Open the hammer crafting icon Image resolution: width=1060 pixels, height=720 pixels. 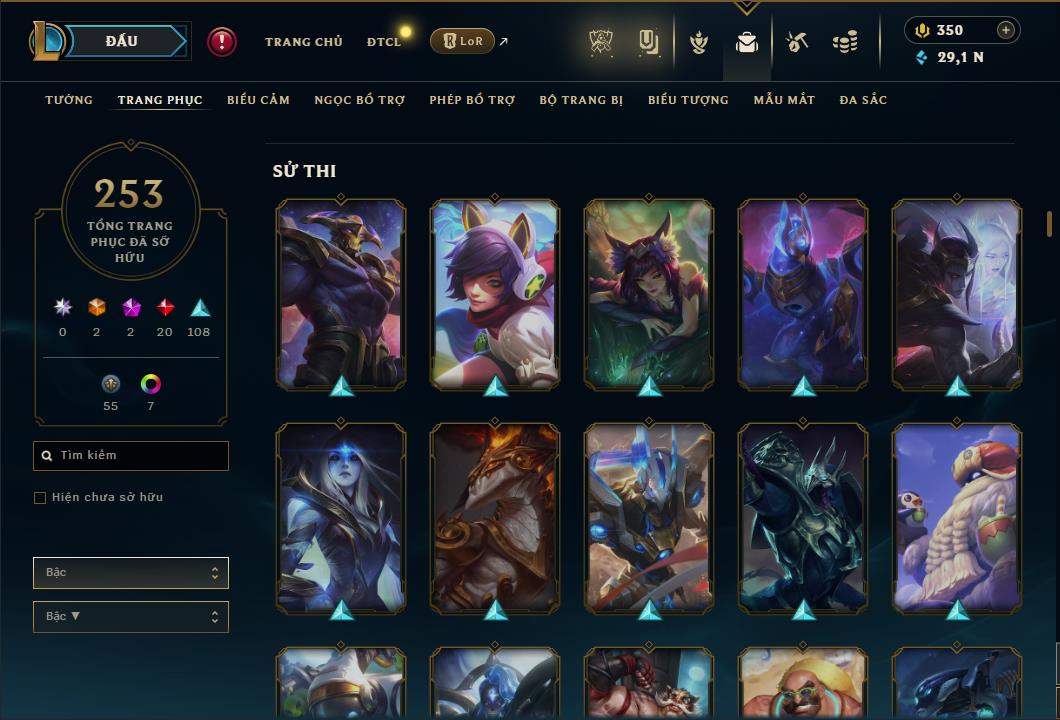[796, 42]
